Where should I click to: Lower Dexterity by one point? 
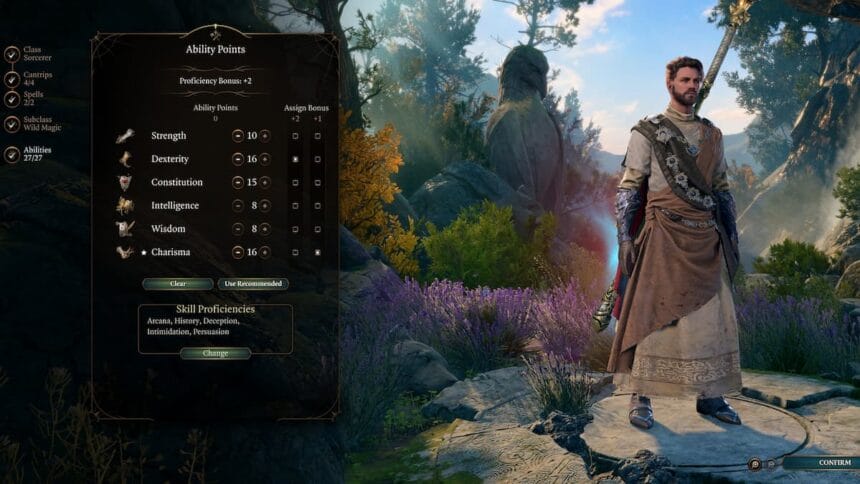click(238, 158)
